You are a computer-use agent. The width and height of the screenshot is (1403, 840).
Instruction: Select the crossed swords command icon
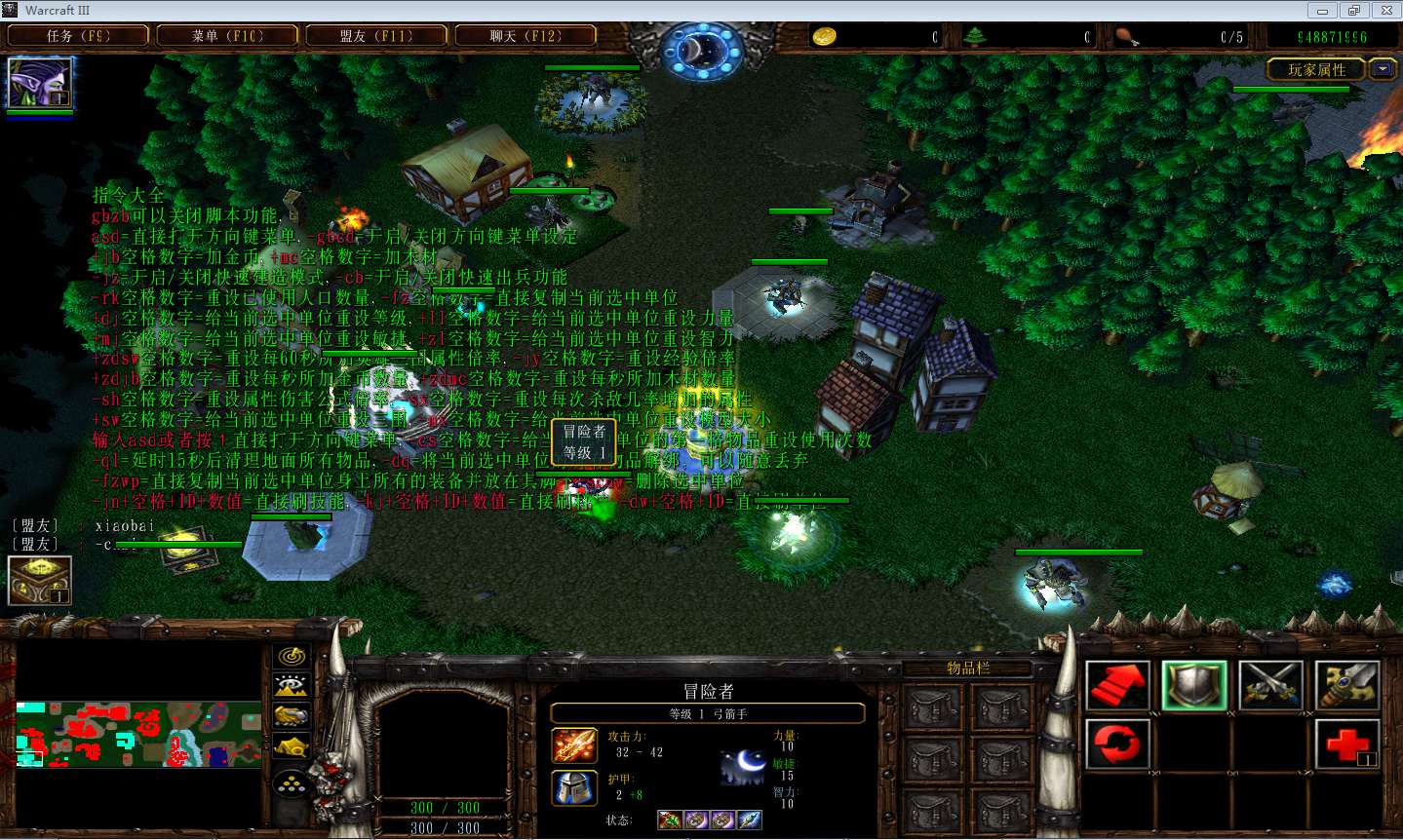[x=1270, y=684]
